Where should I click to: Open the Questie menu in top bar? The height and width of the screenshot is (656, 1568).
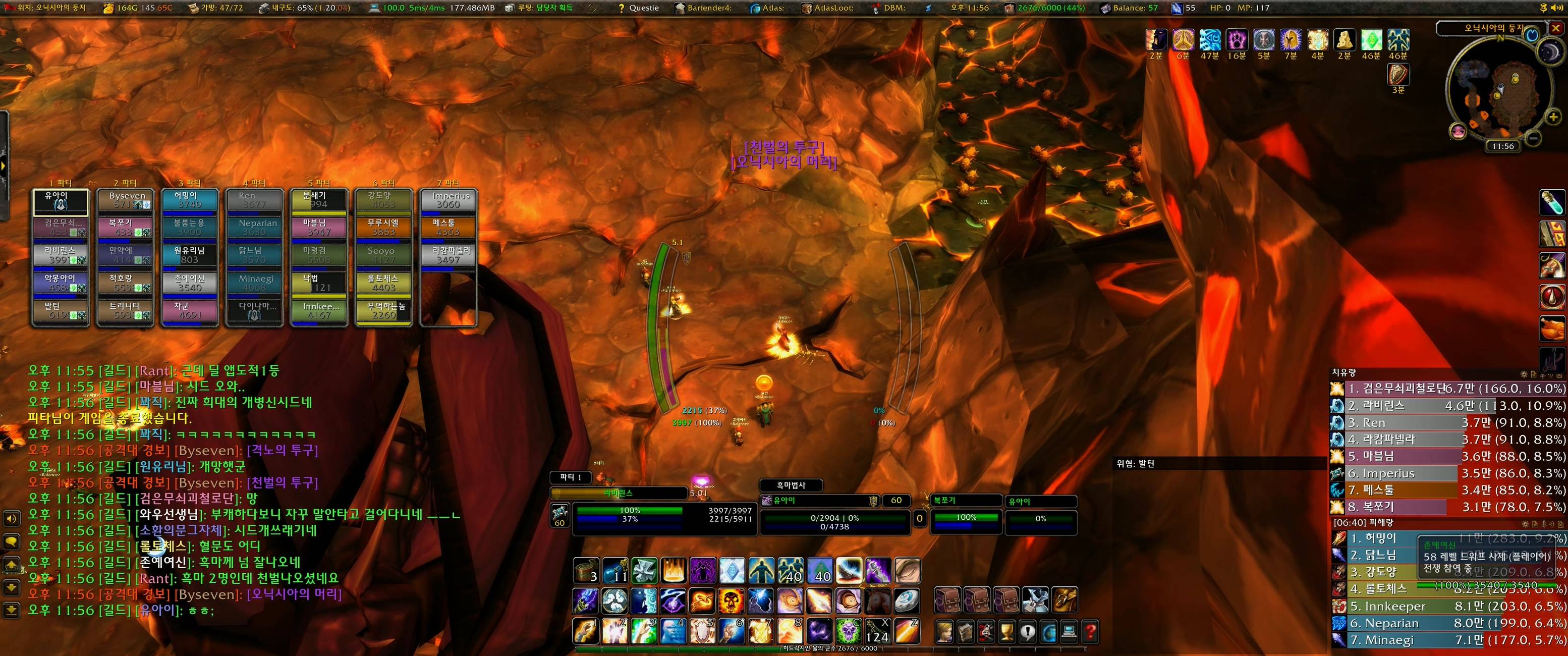(x=639, y=8)
